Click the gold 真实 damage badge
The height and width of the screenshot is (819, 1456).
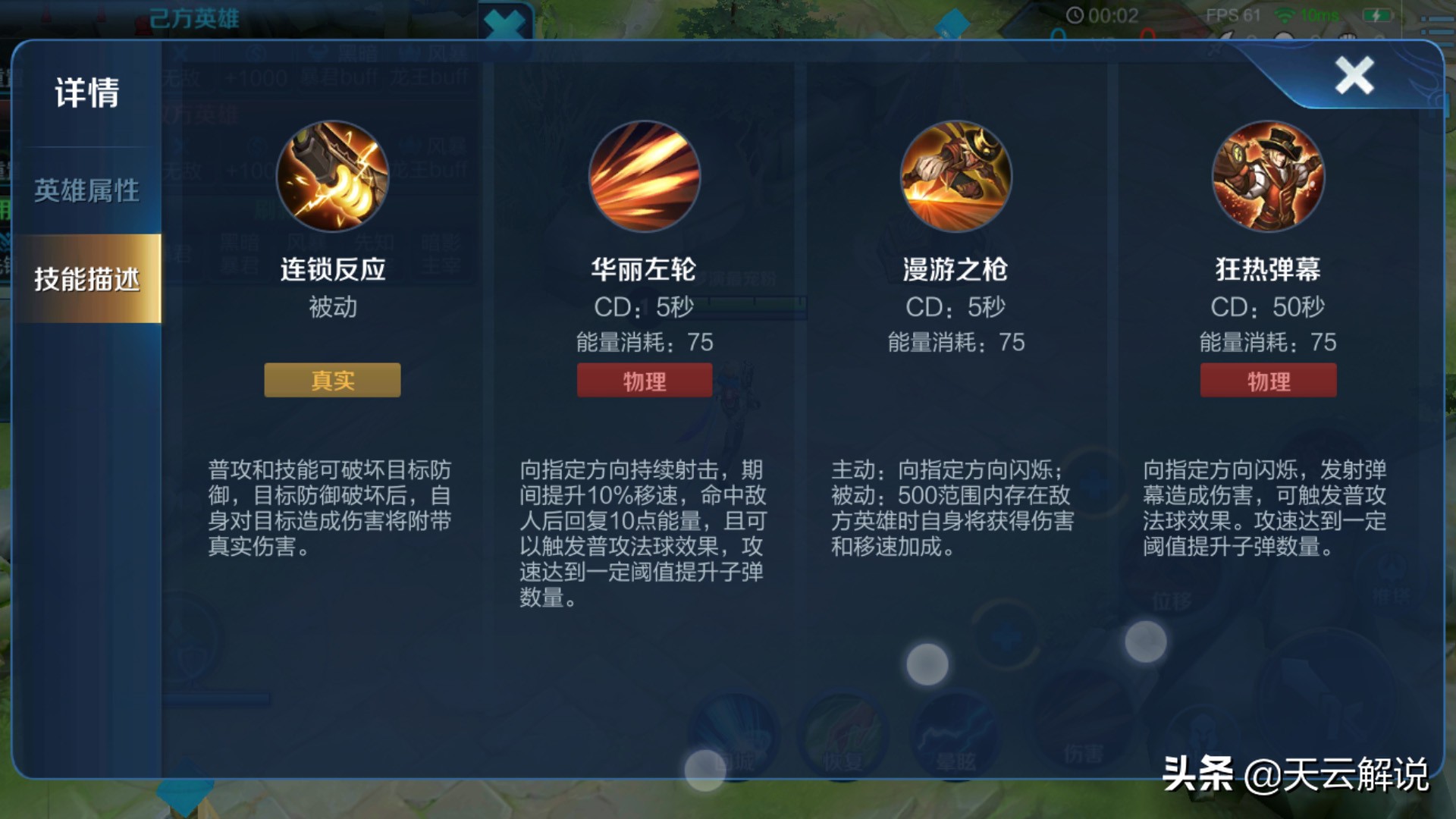click(331, 381)
